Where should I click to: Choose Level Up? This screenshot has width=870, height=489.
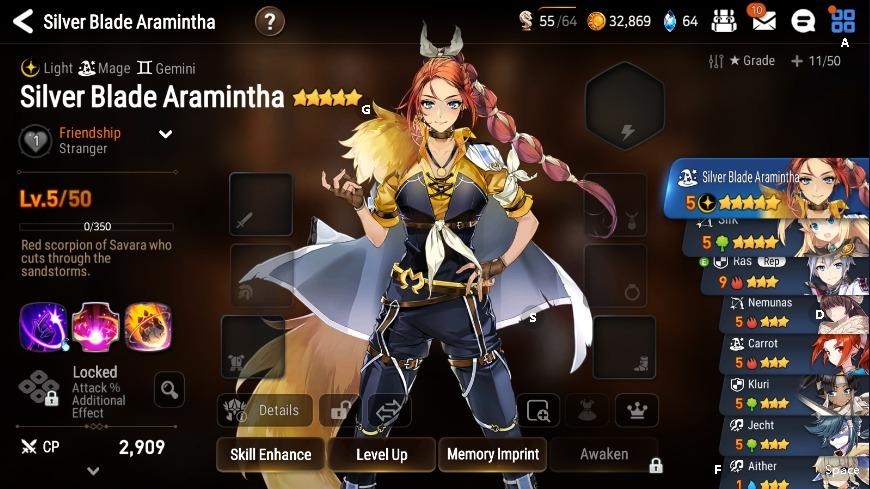(382, 454)
